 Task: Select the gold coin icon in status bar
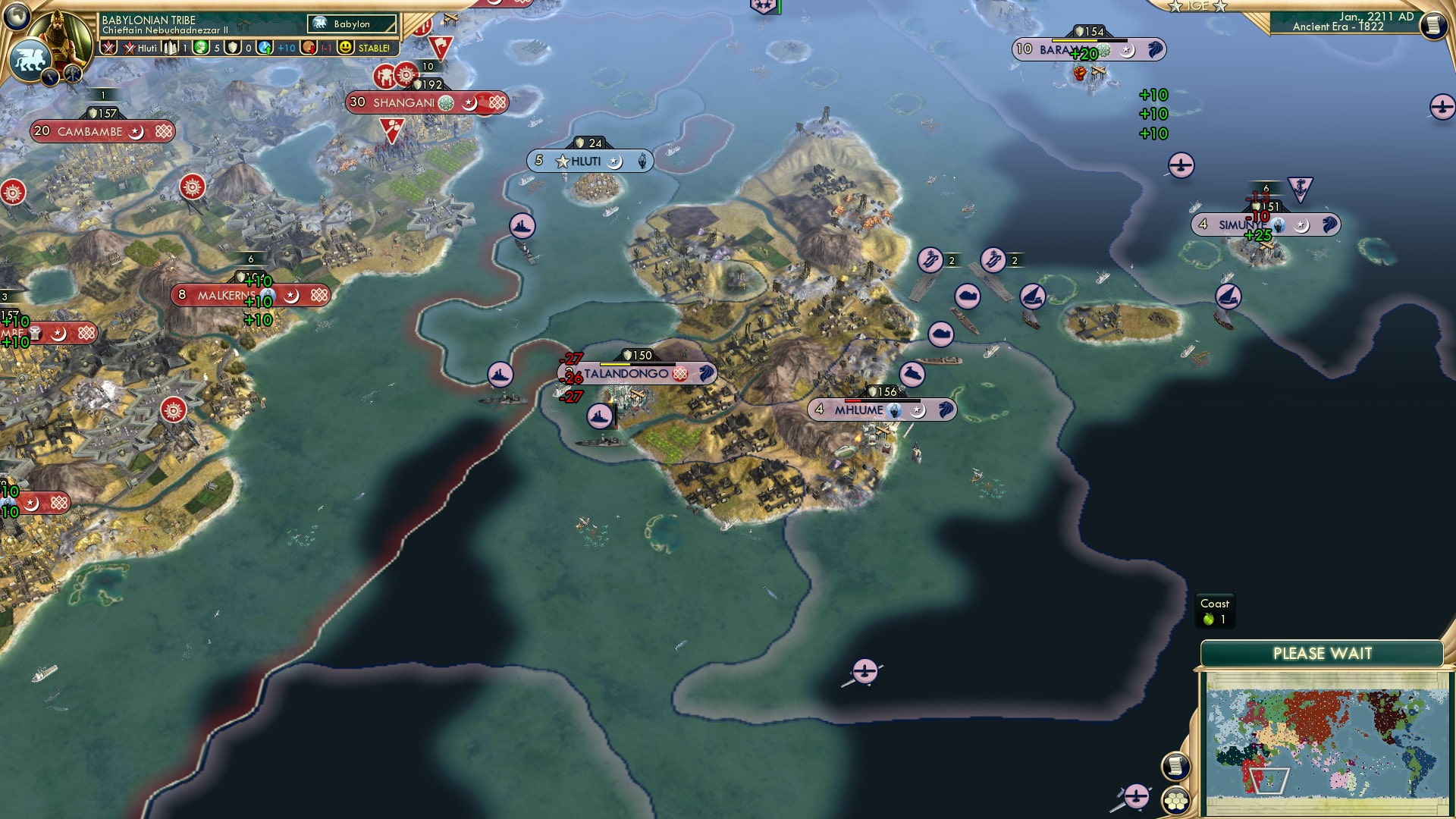pos(307,49)
